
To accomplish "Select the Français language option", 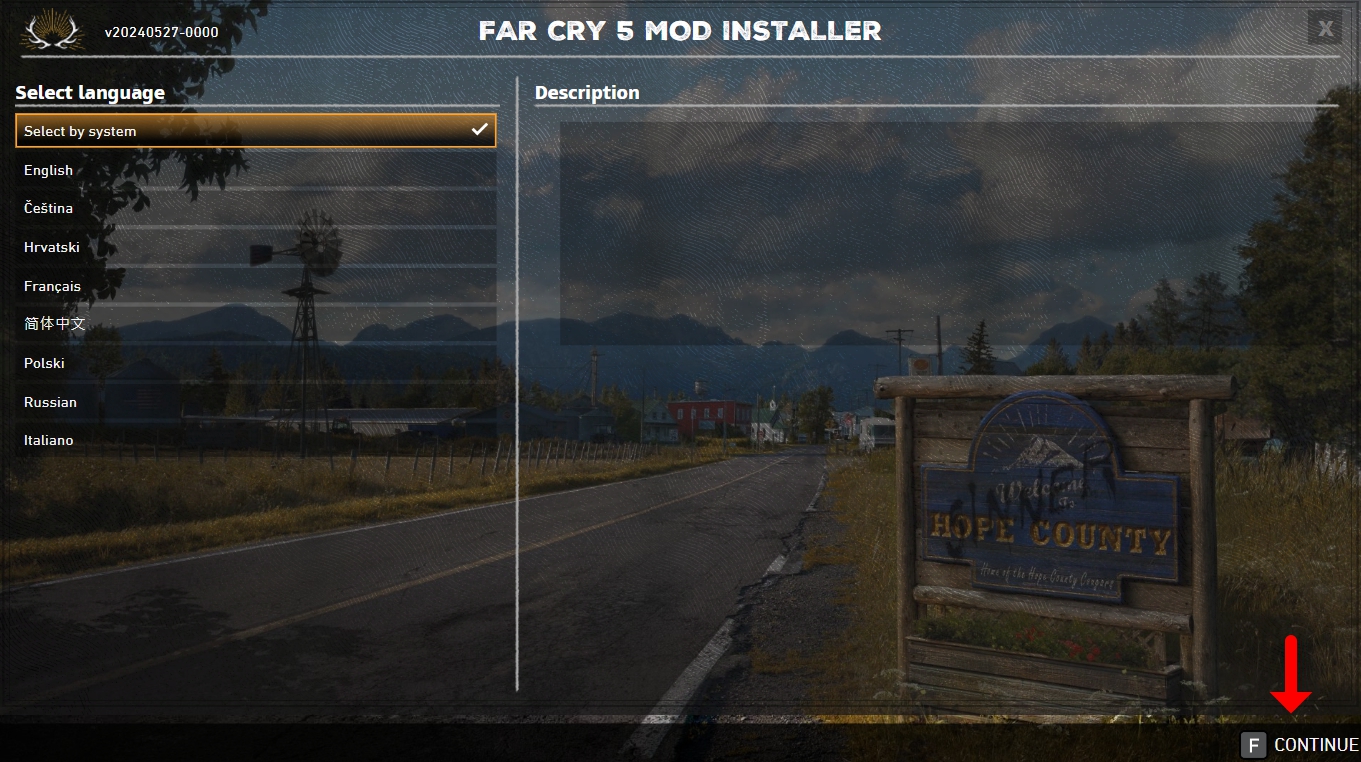I will coord(255,286).
